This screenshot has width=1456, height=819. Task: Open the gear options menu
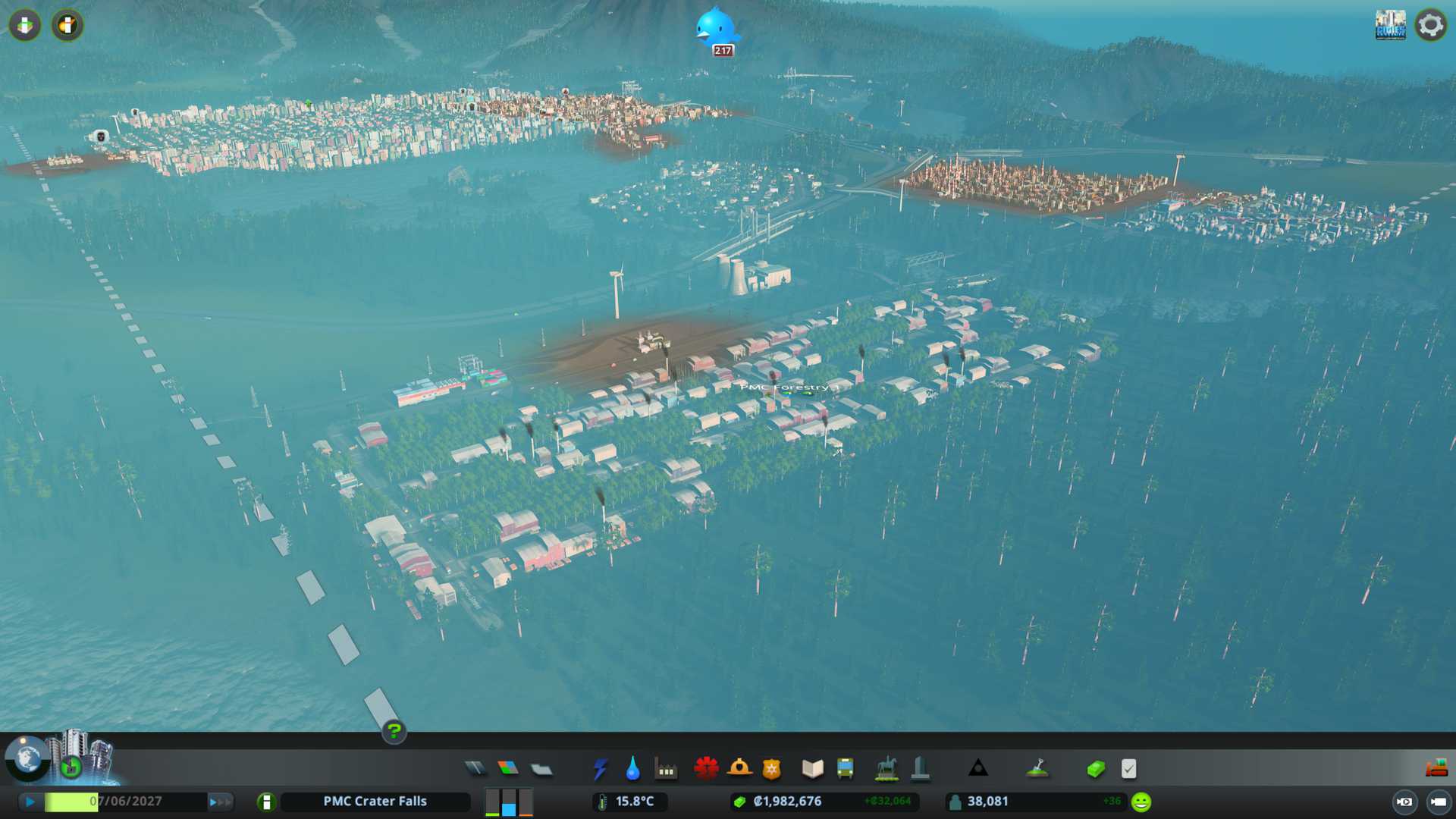click(x=1431, y=25)
